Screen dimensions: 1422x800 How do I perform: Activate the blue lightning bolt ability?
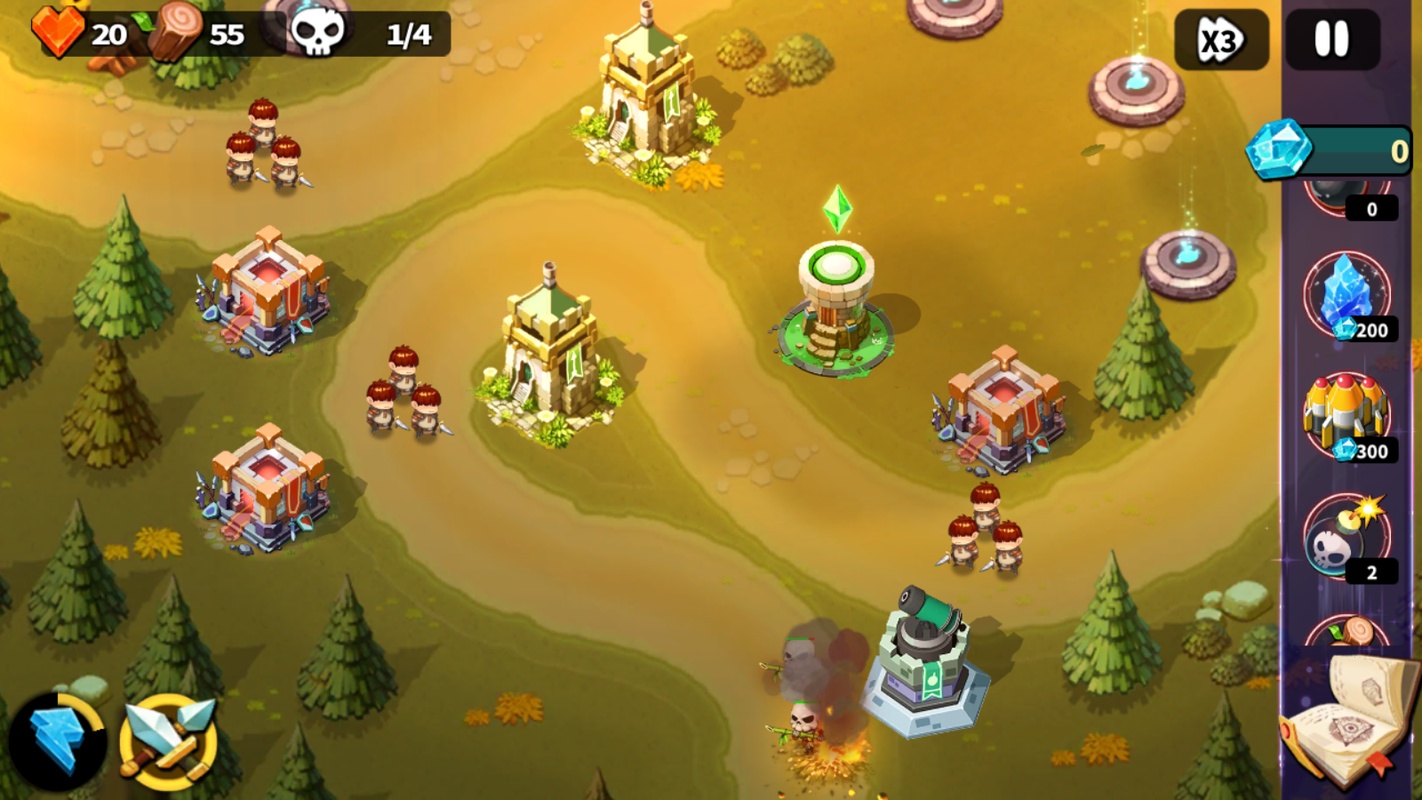[x=57, y=742]
